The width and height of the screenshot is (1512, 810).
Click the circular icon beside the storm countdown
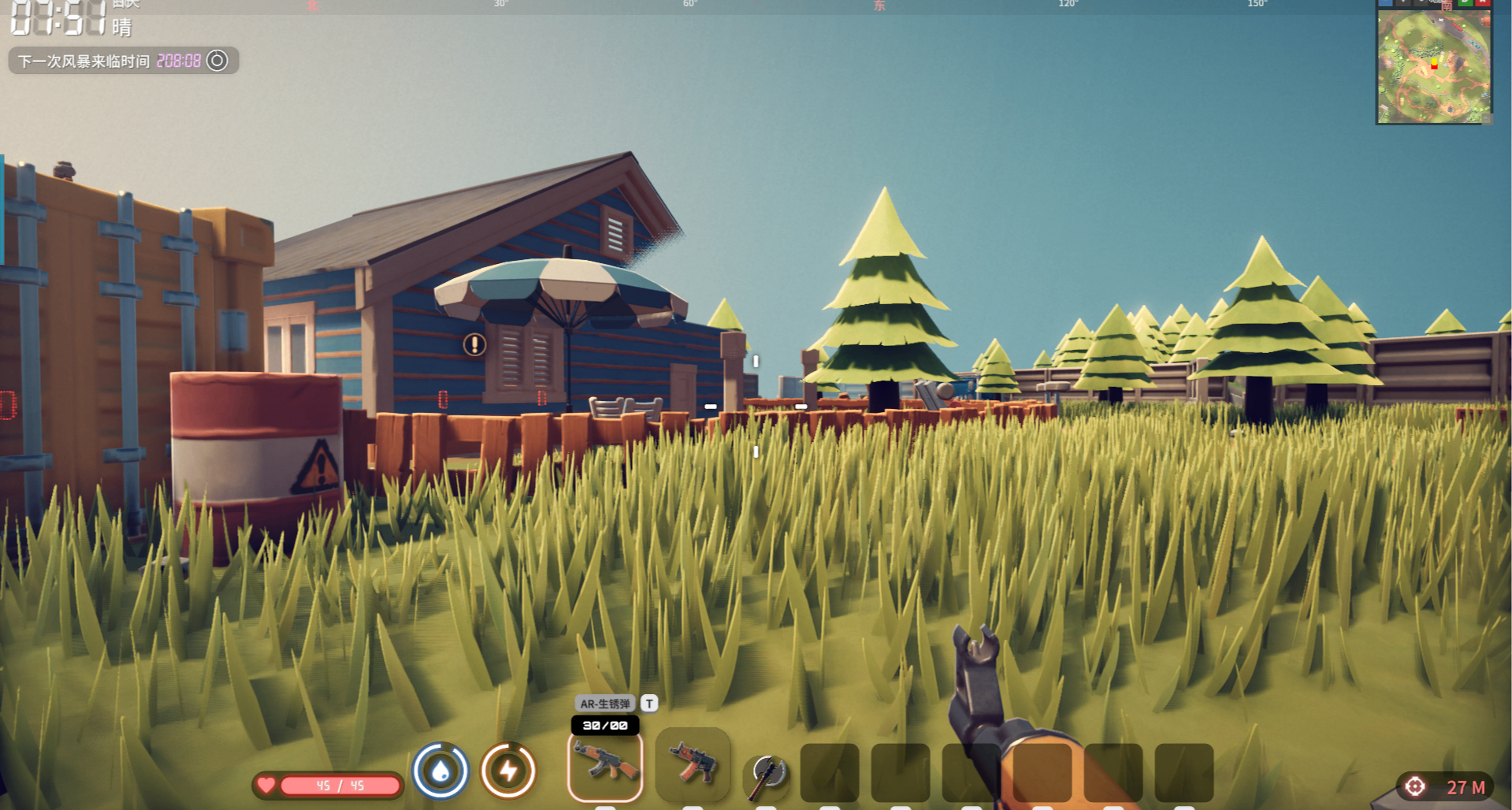coord(217,61)
